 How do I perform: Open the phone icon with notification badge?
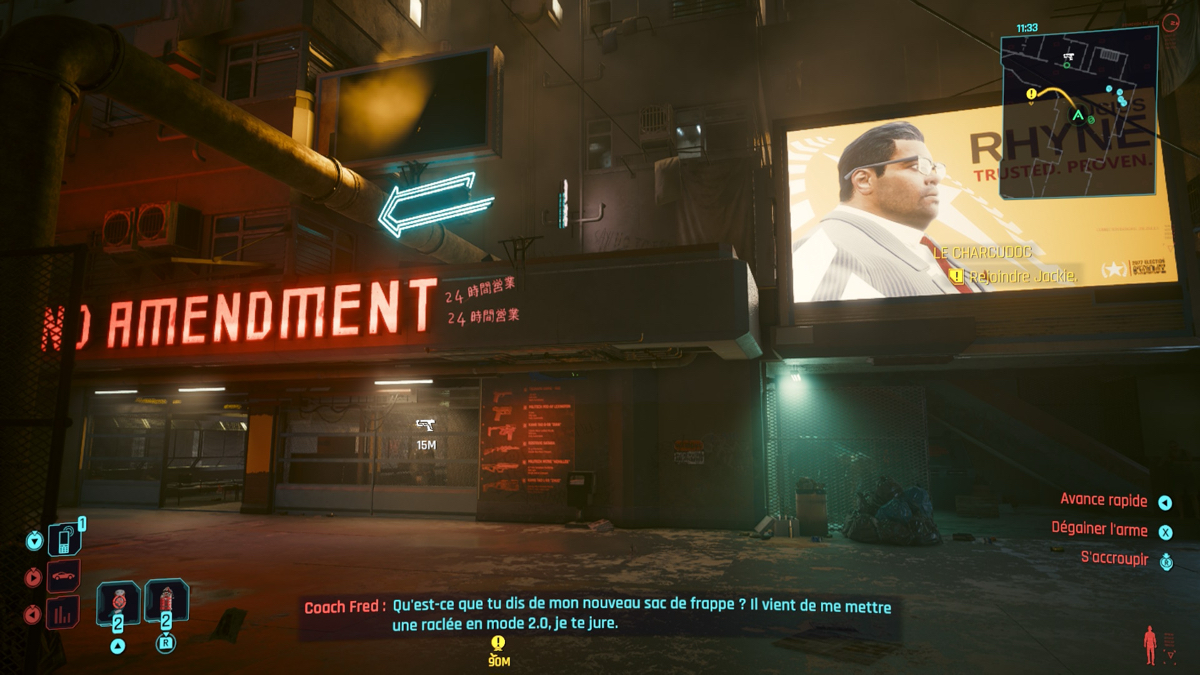(62, 540)
